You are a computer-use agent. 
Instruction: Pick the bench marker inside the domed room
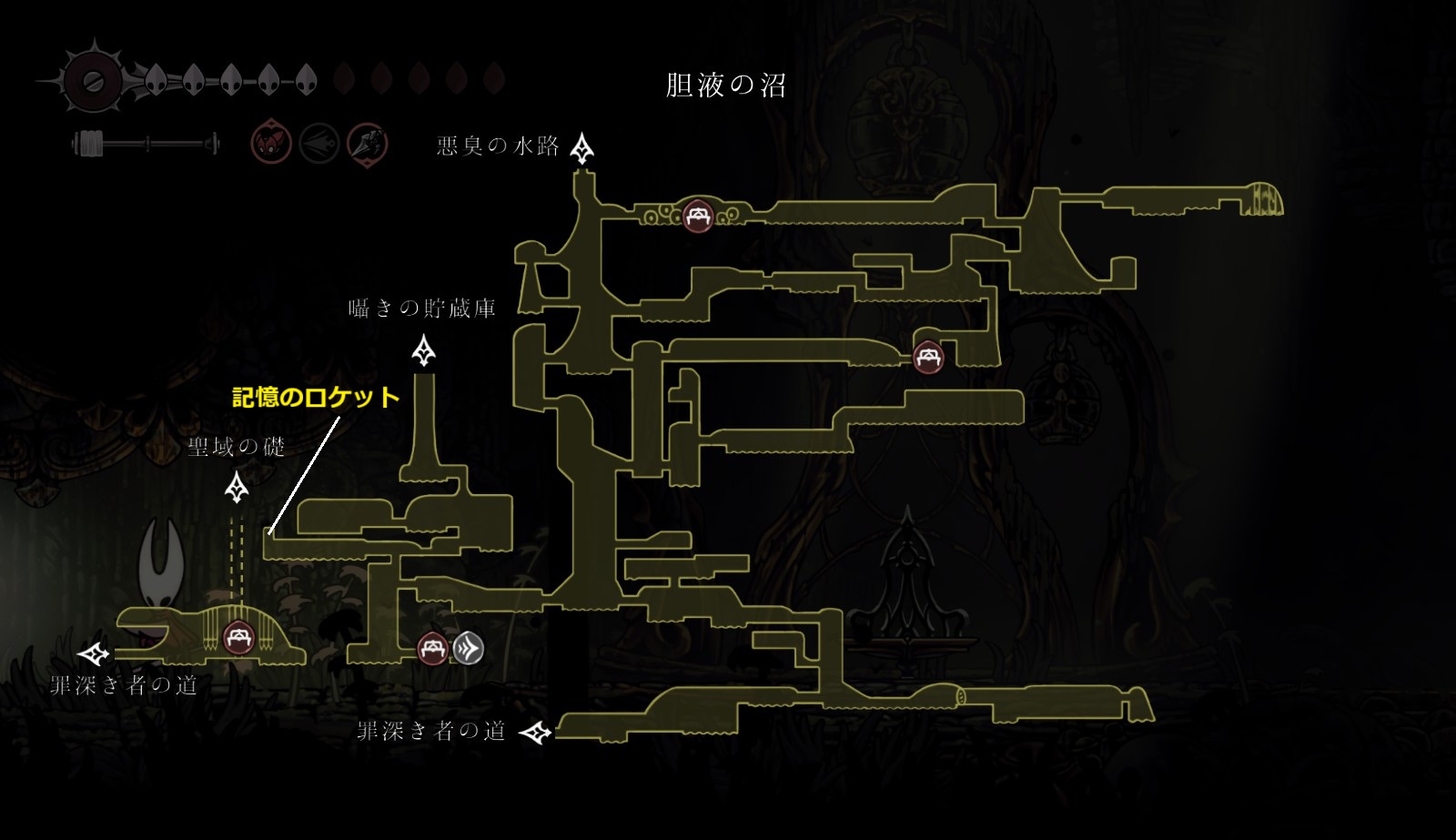(x=238, y=635)
